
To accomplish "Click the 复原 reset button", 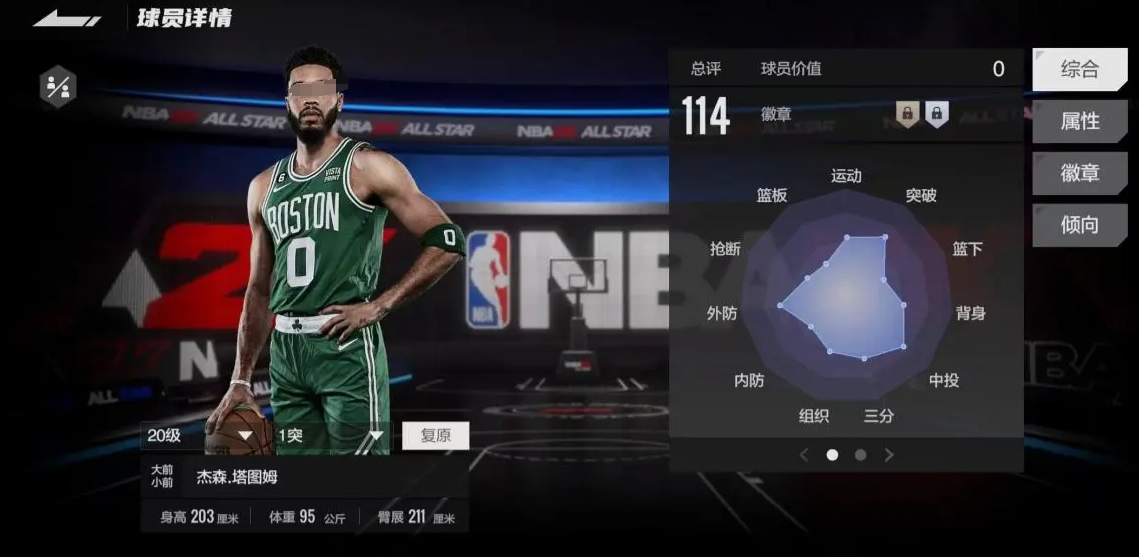I will coord(435,436).
